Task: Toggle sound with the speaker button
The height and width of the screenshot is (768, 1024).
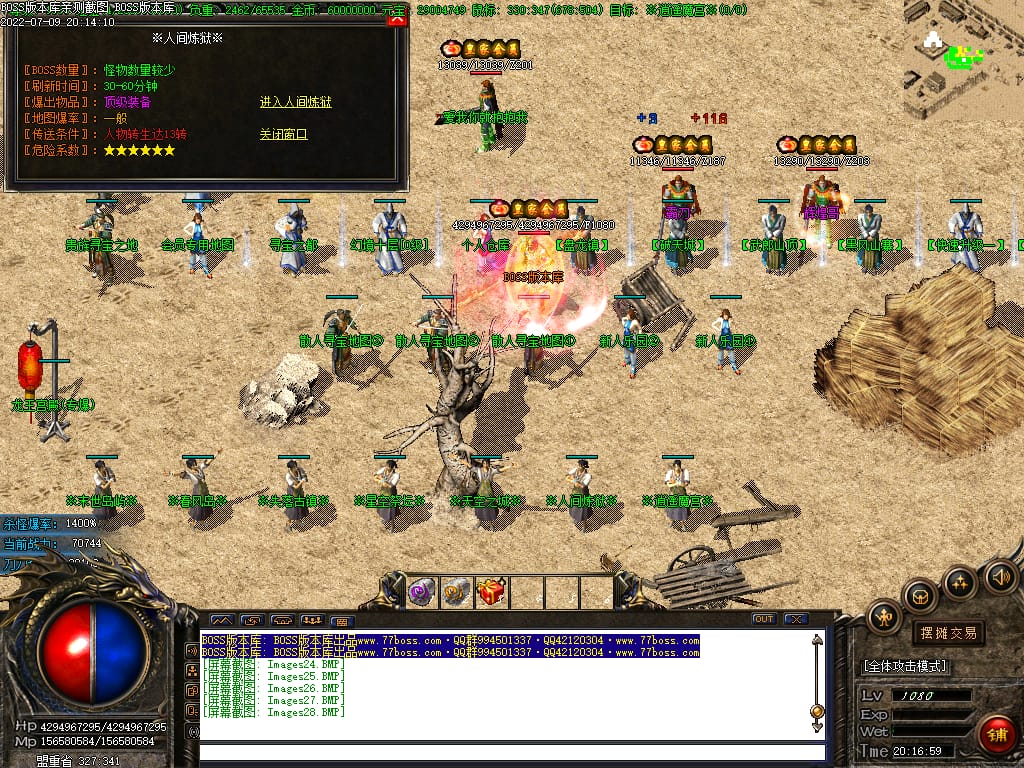Action: 1000,576
